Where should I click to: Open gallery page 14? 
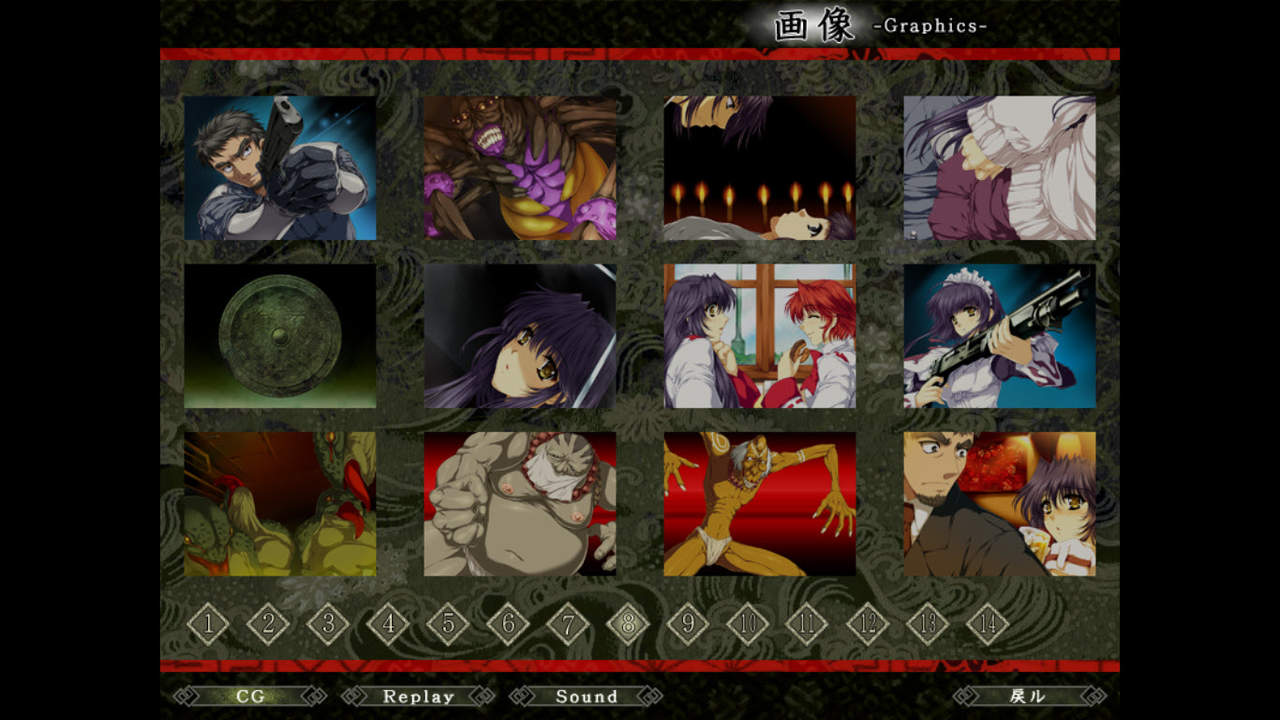point(988,625)
